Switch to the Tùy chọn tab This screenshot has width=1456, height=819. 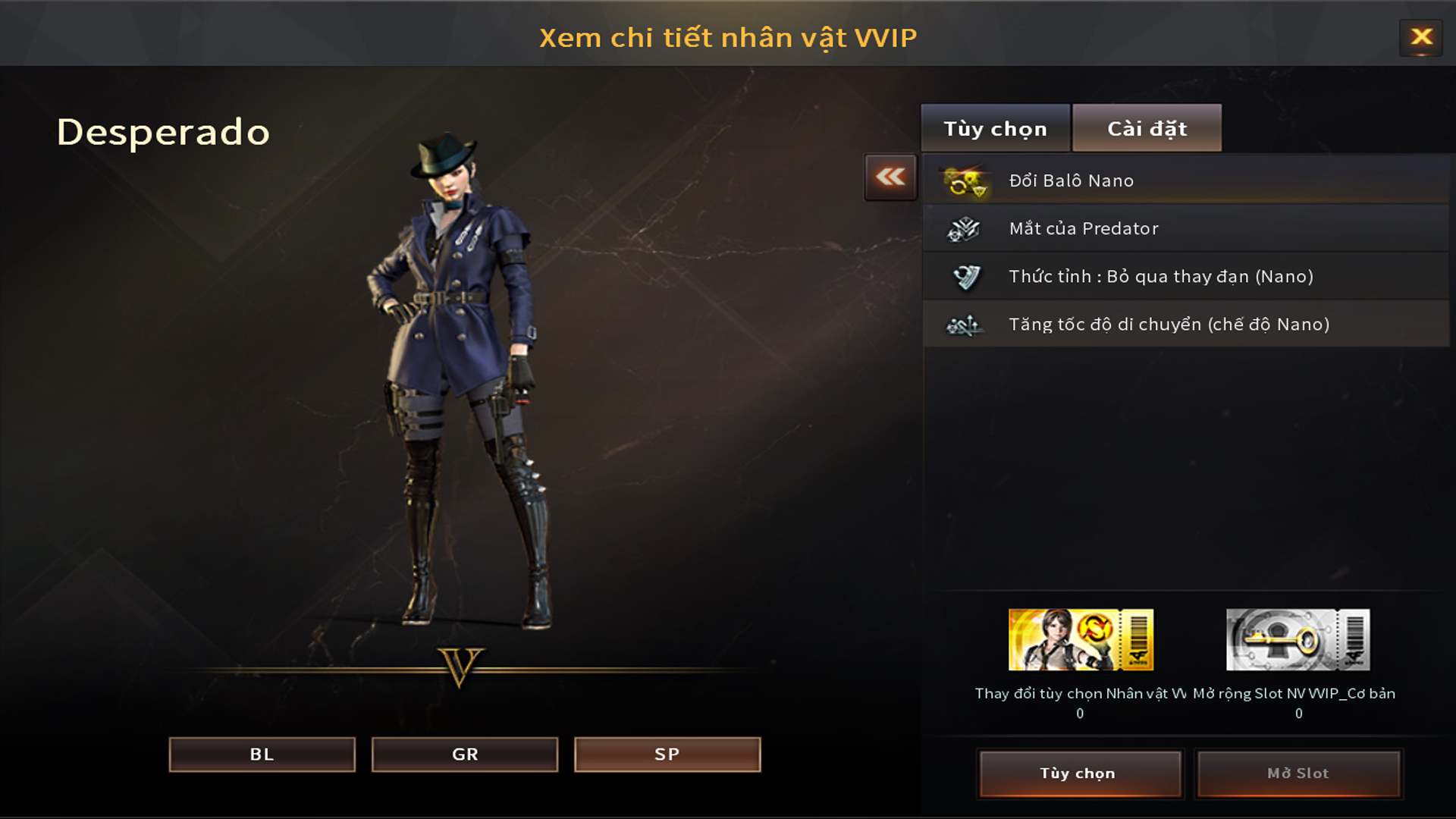tap(995, 129)
